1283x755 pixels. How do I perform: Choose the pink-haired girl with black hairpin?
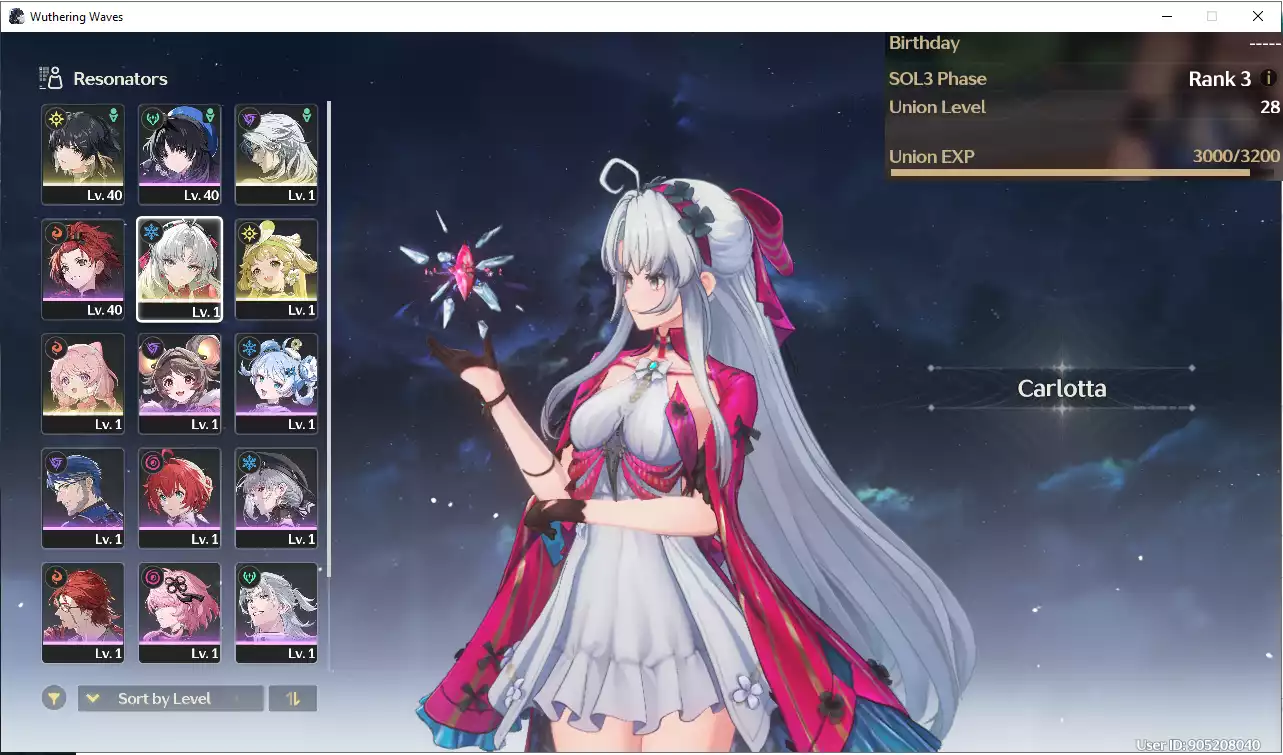pyautogui.click(x=180, y=613)
